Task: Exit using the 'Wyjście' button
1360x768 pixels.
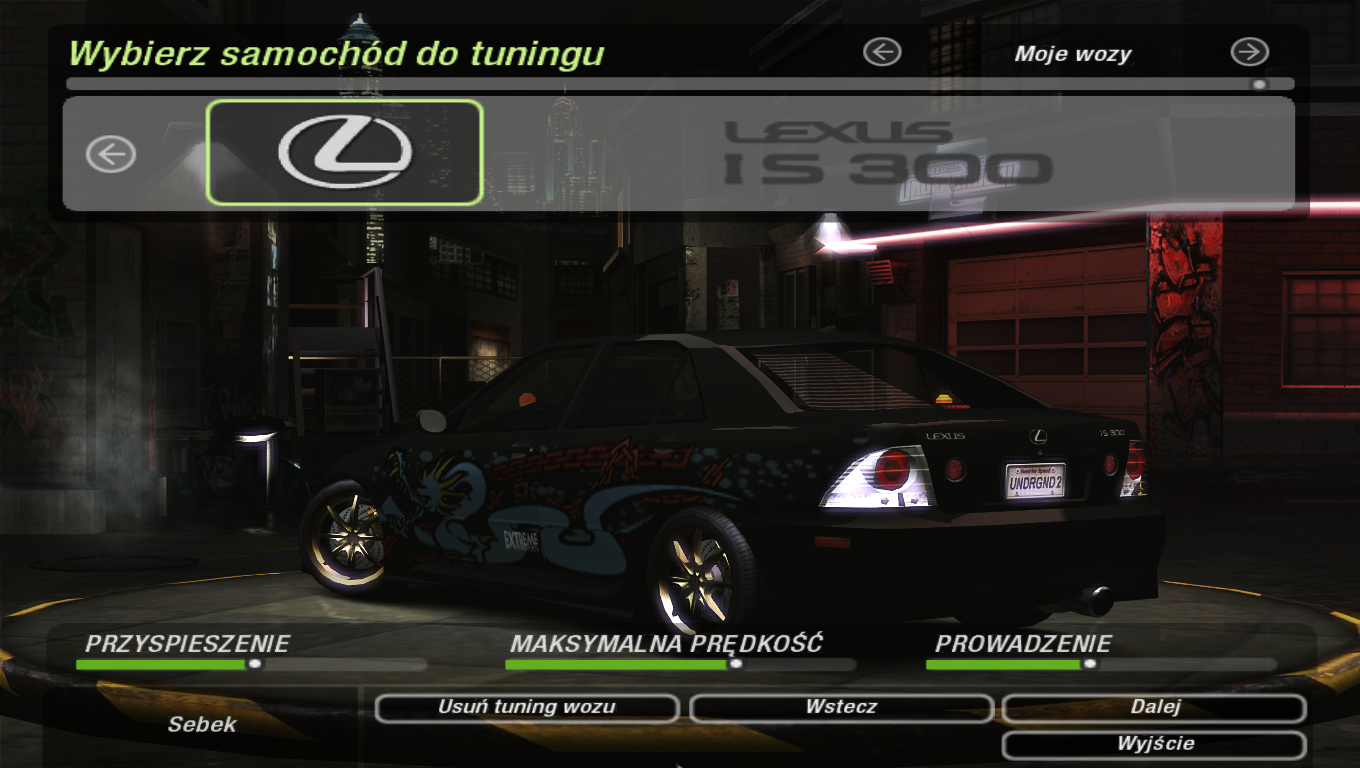Action: (x=1154, y=744)
